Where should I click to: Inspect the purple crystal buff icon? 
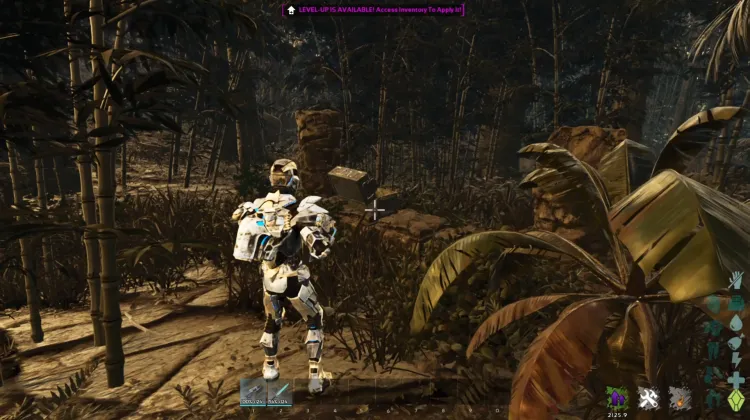coord(618,397)
